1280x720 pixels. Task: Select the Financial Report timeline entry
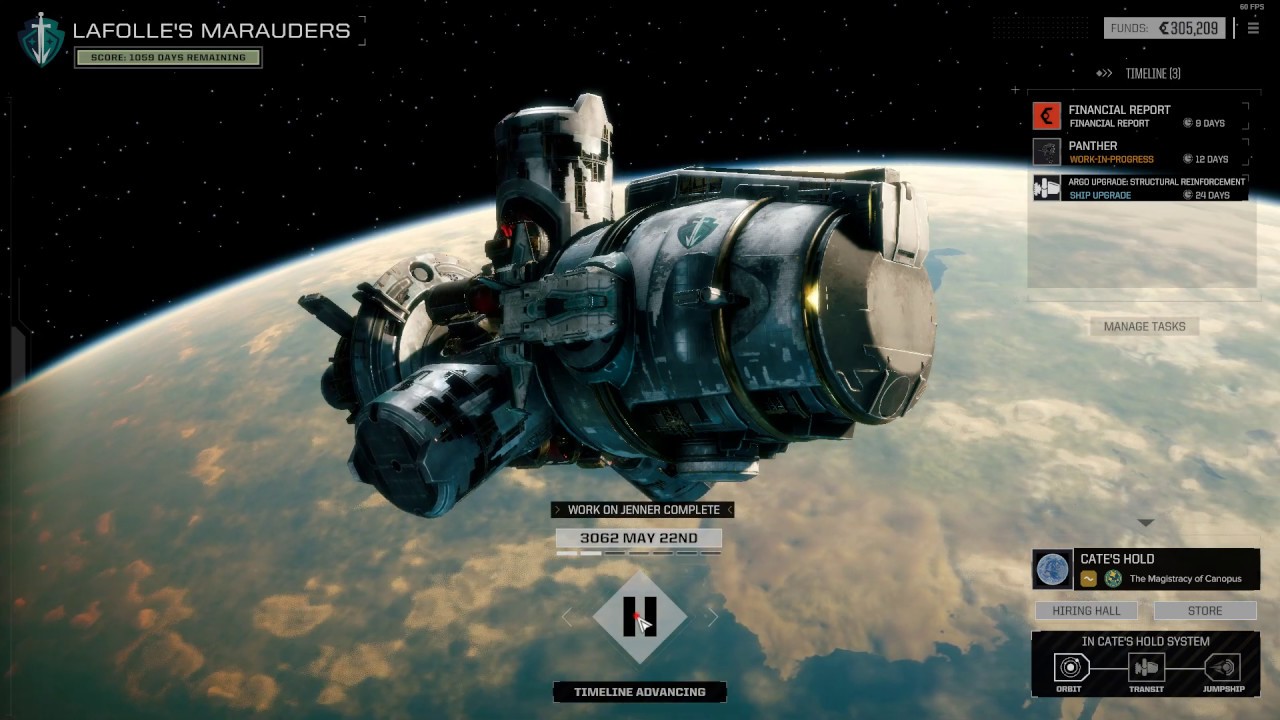pos(1140,116)
